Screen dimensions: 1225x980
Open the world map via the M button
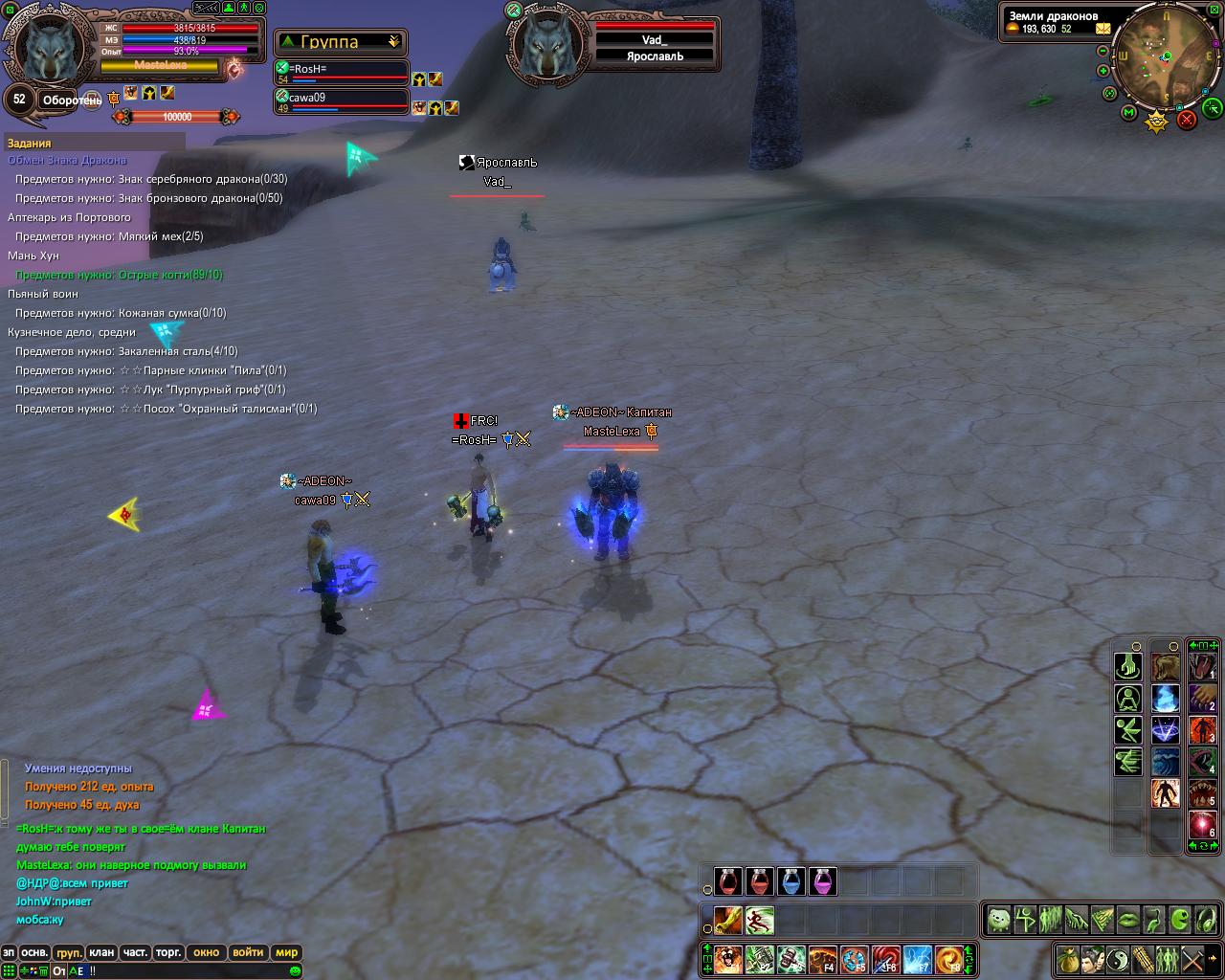click(x=1129, y=113)
